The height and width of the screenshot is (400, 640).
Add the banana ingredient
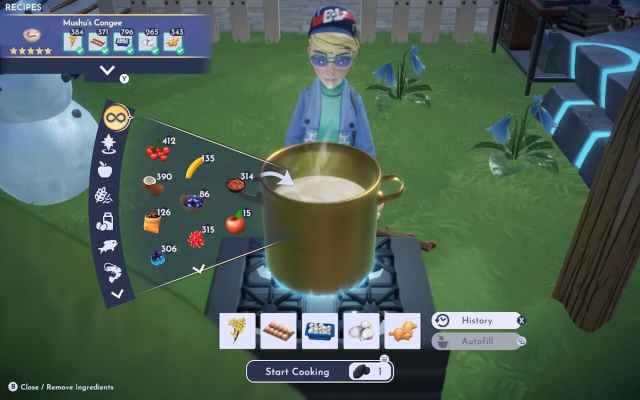click(196, 167)
